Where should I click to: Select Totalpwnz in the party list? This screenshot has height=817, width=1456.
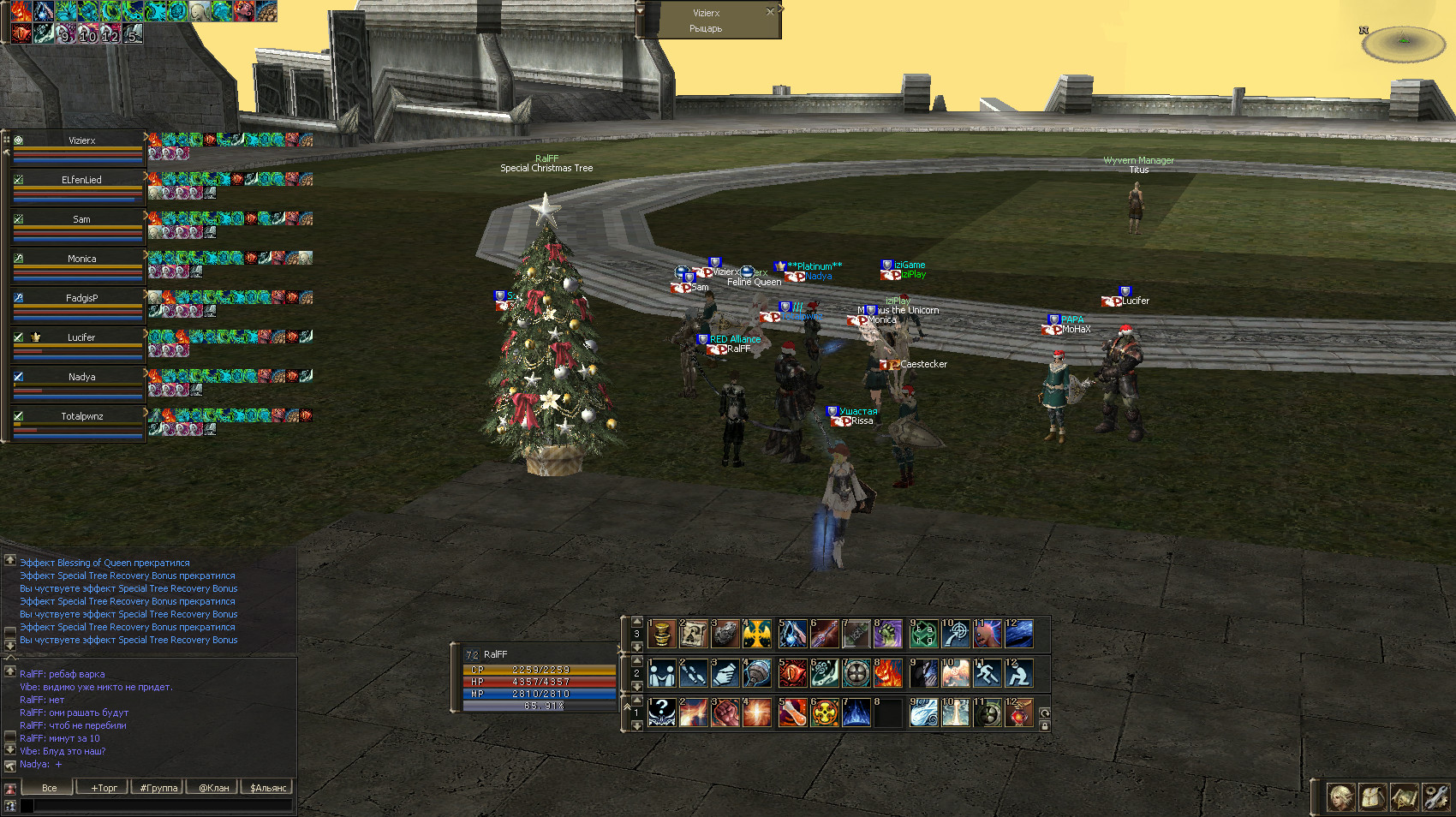pos(81,416)
